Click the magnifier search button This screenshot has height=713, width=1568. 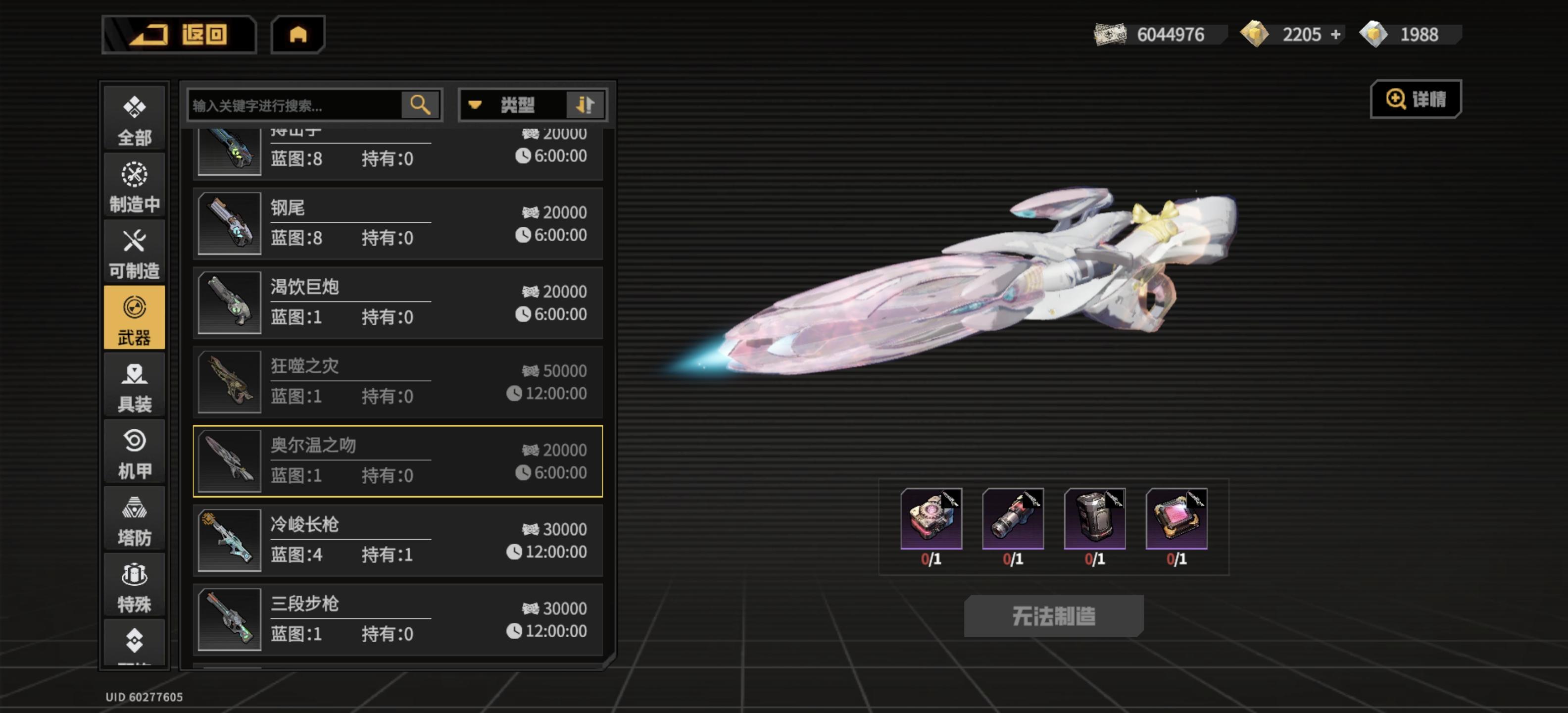point(420,105)
